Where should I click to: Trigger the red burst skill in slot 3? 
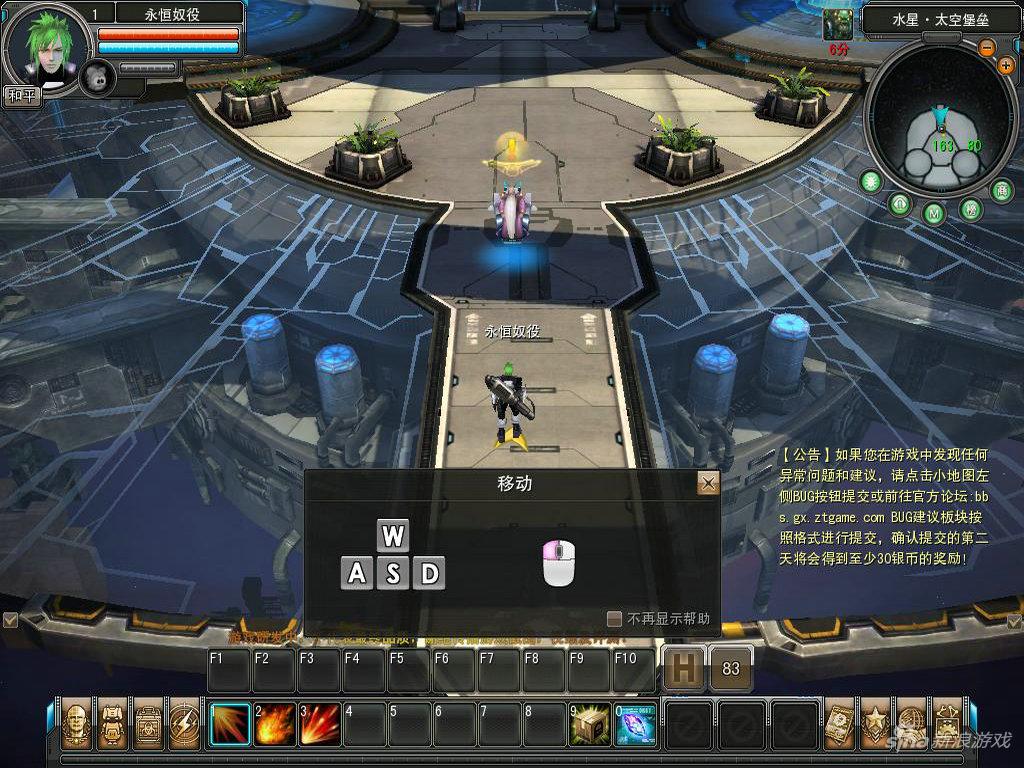pyautogui.click(x=320, y=724)
